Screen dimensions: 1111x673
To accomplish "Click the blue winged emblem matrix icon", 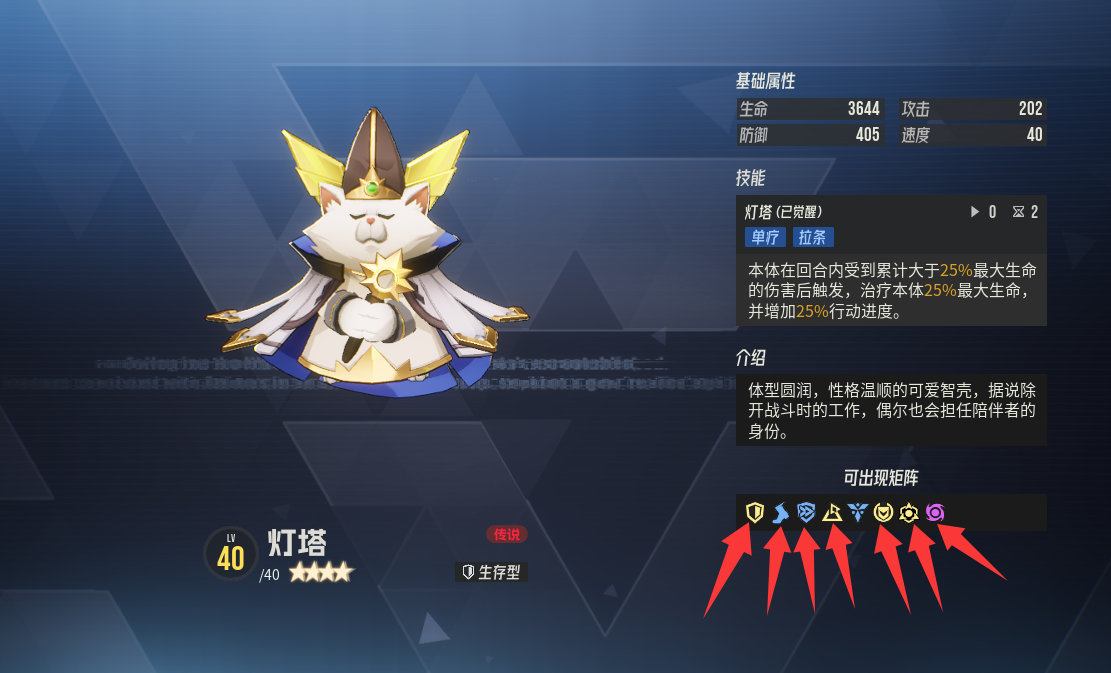I will [858, 513].
